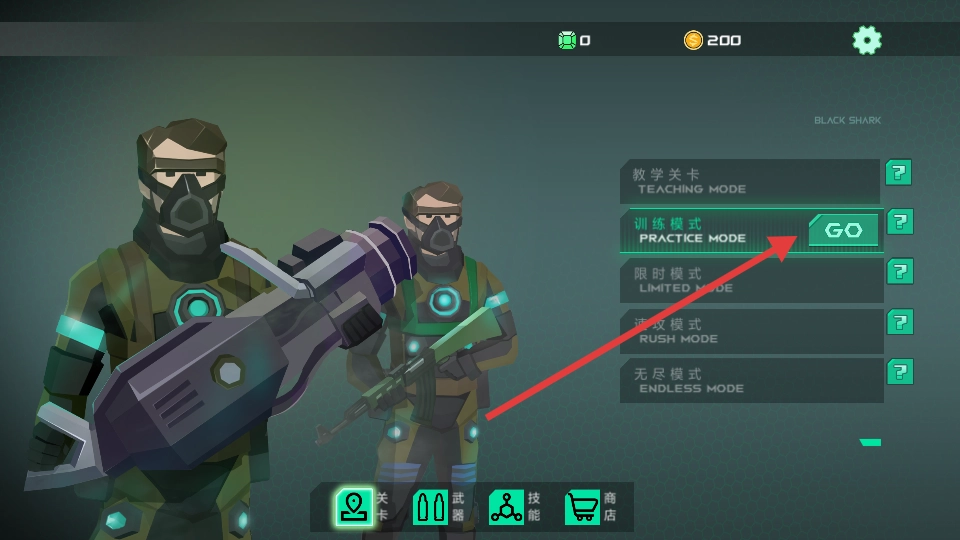Switch to the skills tab
Viewport: 960px width, 540px height.
click(507, 507)
